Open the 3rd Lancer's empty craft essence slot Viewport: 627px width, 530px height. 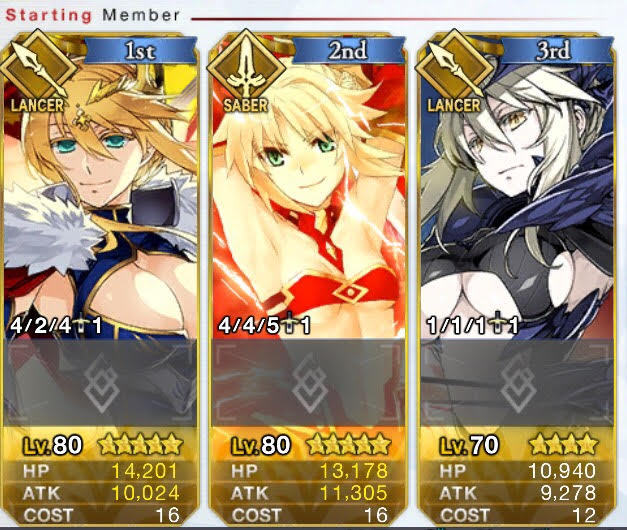click(x=516, y=383)
